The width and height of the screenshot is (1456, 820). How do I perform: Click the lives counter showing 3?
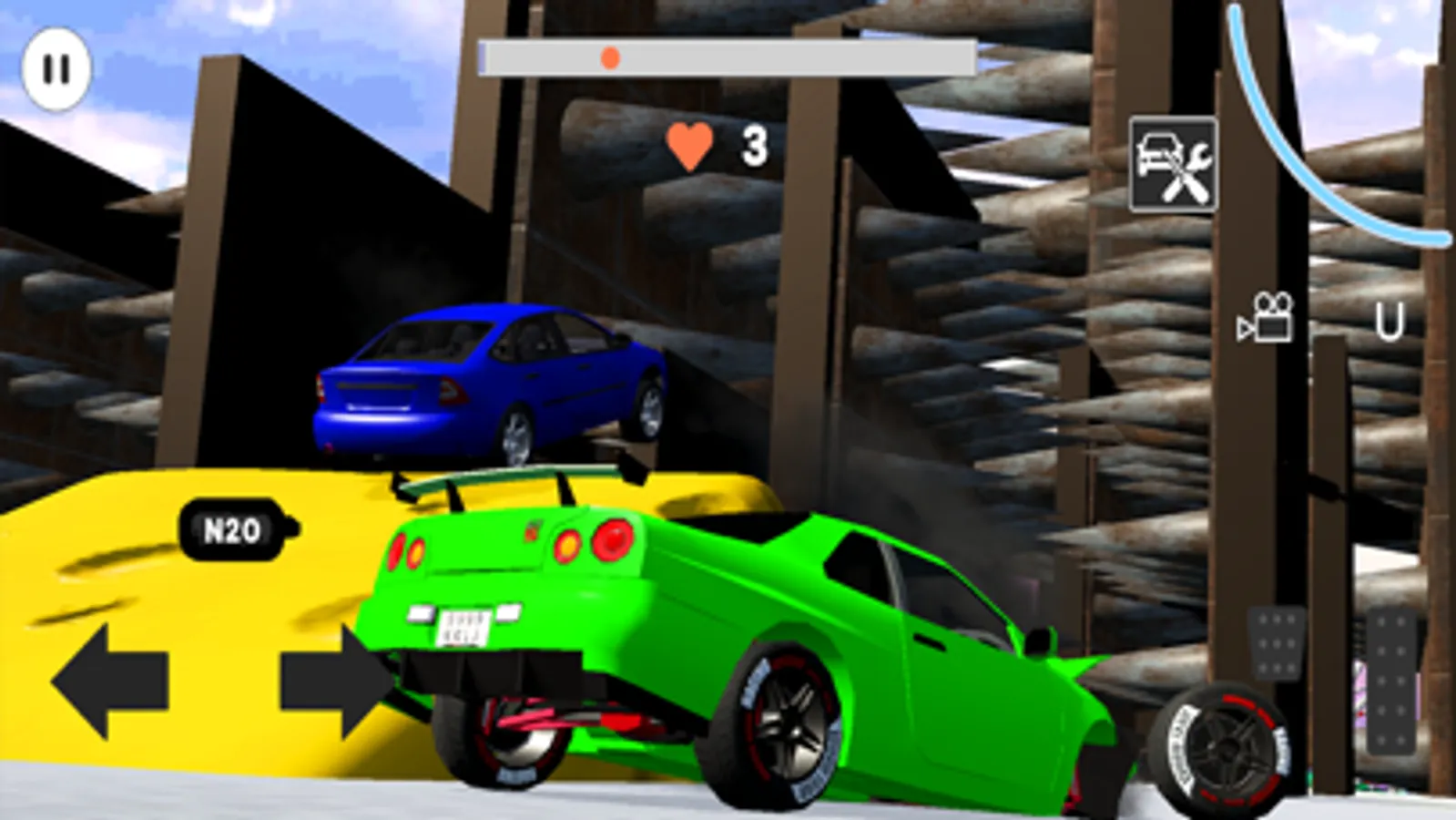coord(754,144)
